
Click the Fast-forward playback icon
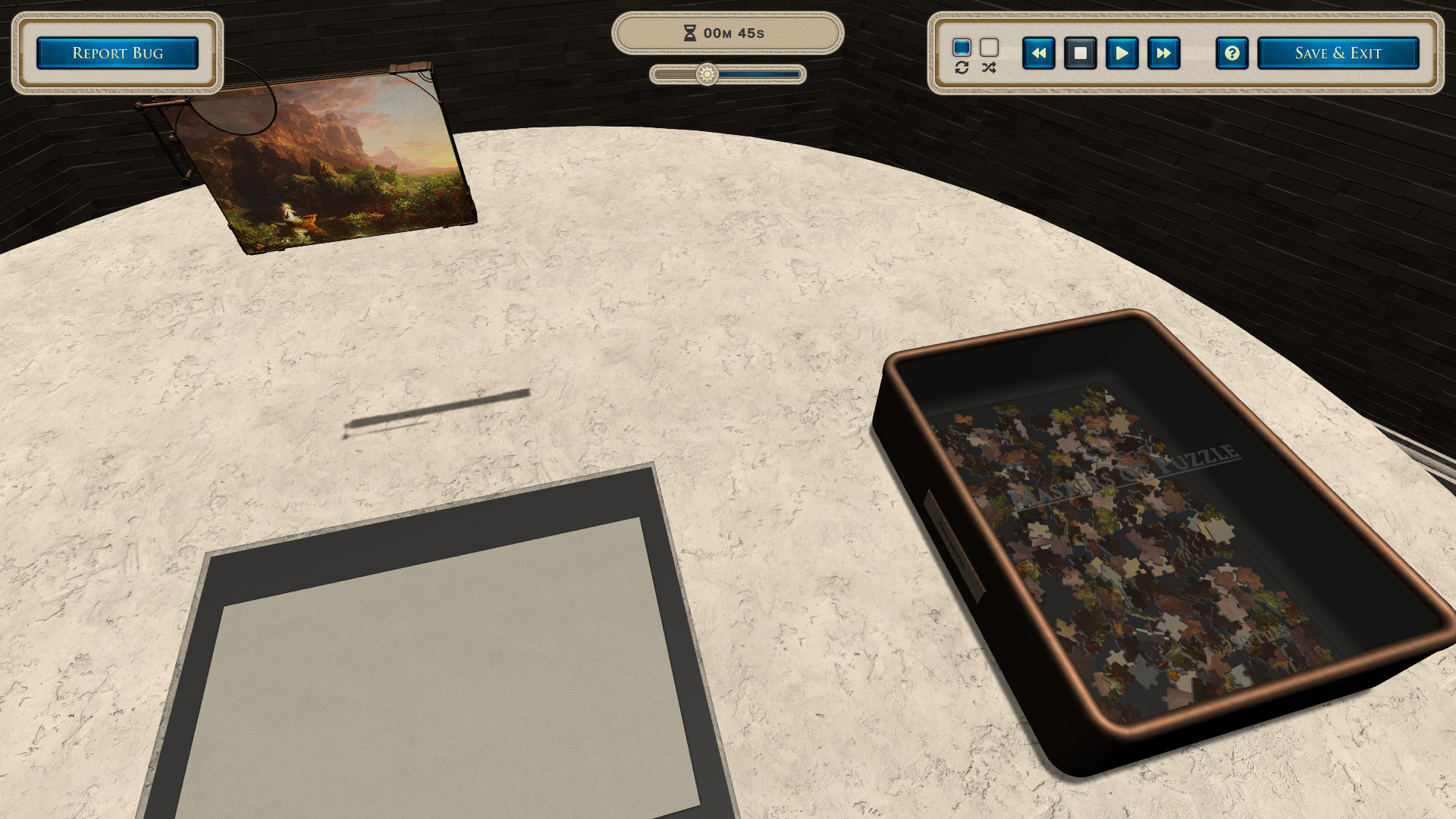(1163, 53)
